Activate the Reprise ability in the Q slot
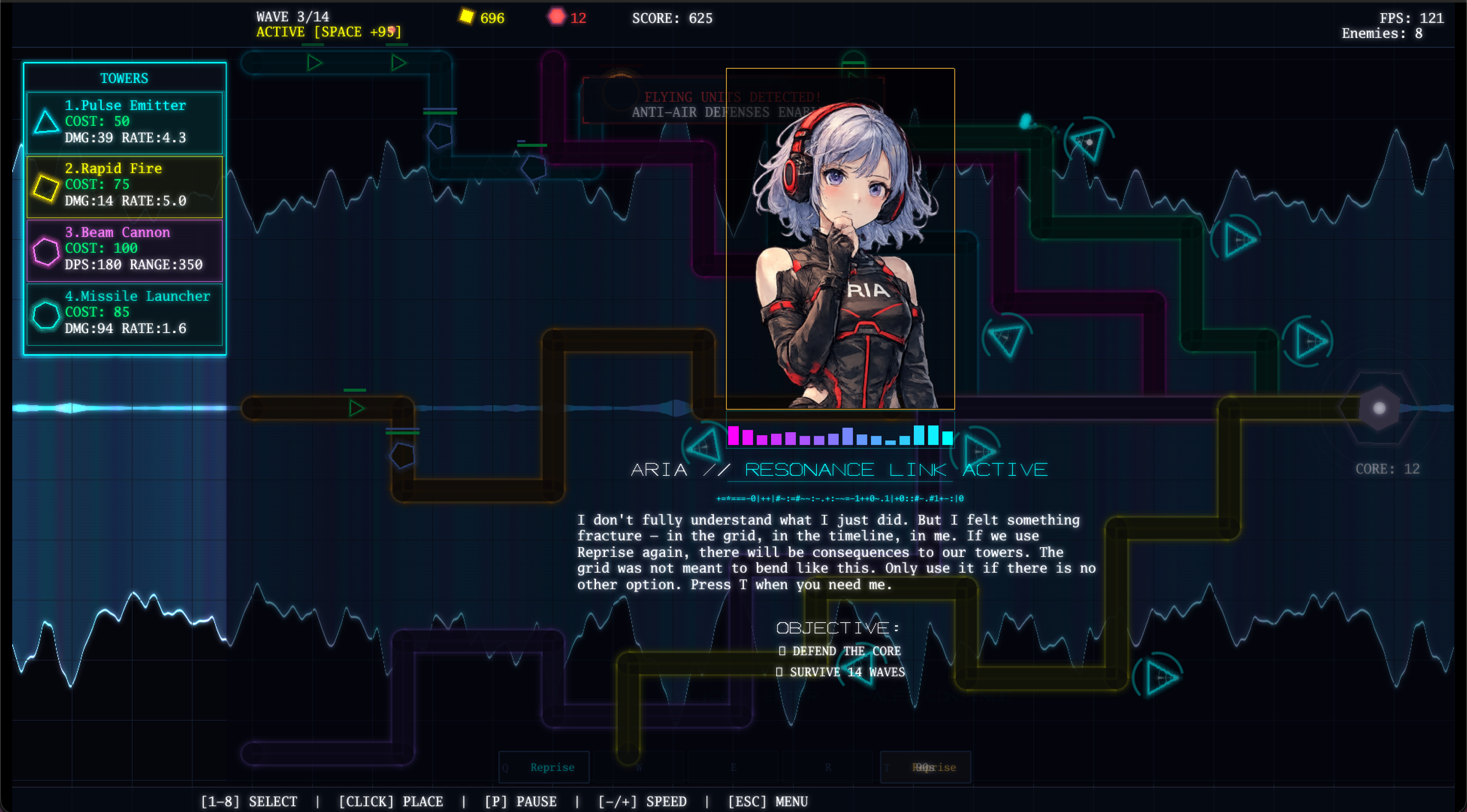Screen dimensions: 1467x812 (544, 767)
